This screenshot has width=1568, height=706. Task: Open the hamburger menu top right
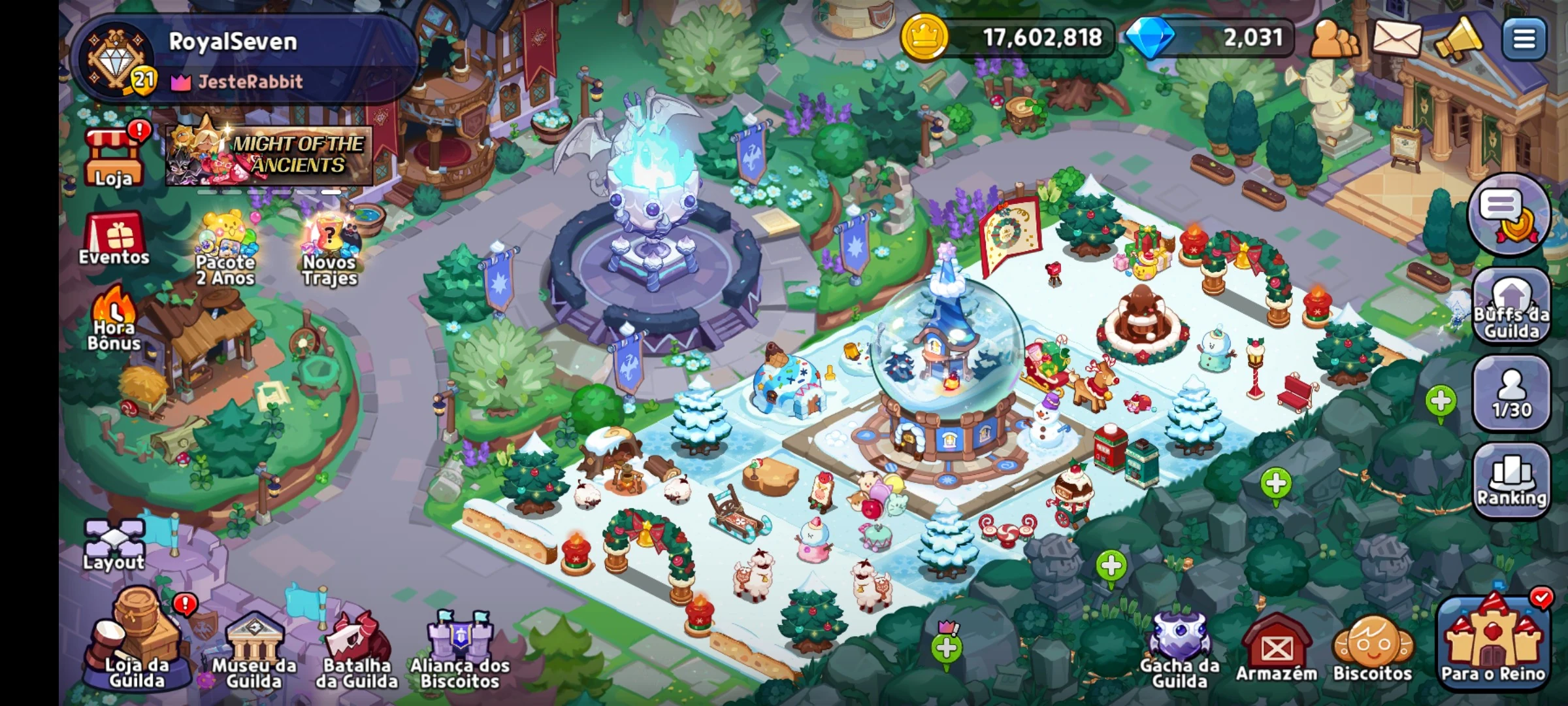[1524, 37]
